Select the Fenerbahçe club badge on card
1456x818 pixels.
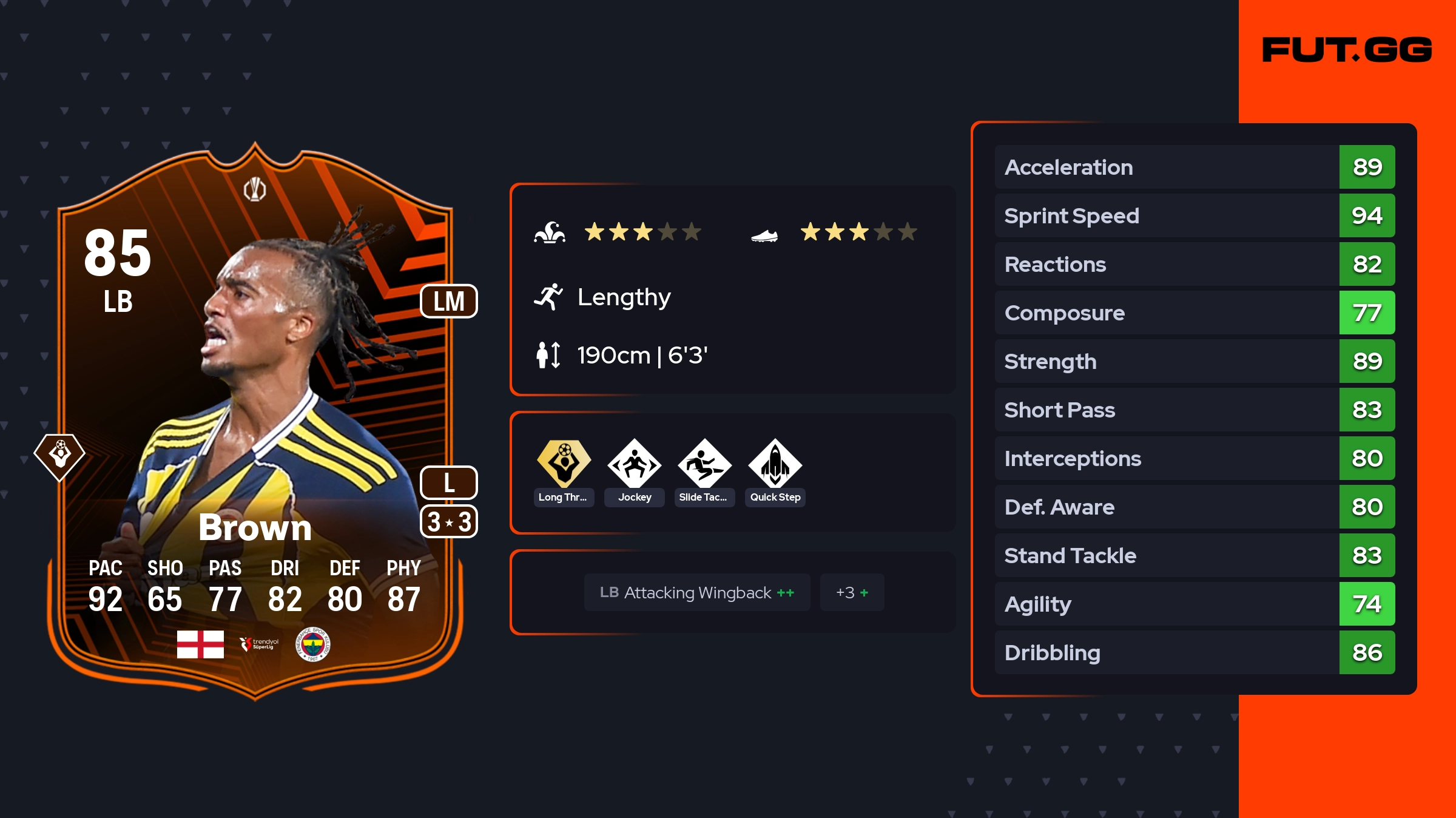pos(312,644)
